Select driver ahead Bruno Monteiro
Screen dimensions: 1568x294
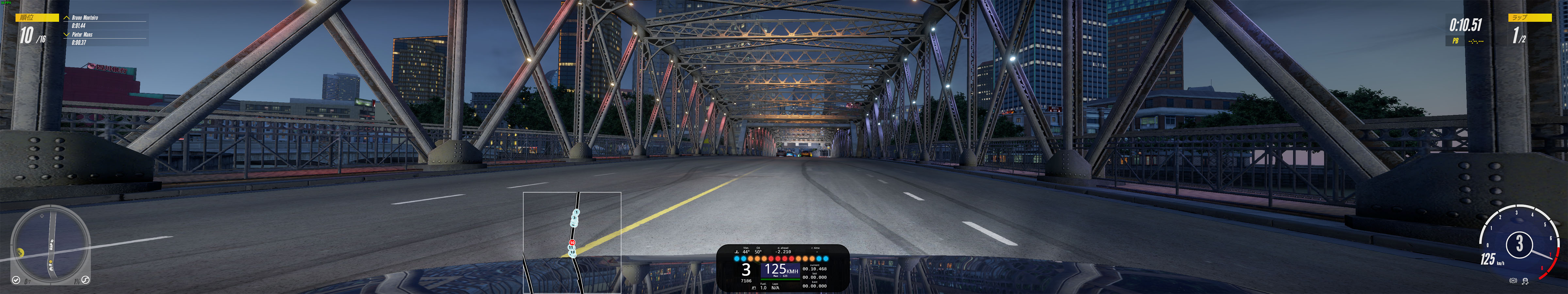pos(85,18)
